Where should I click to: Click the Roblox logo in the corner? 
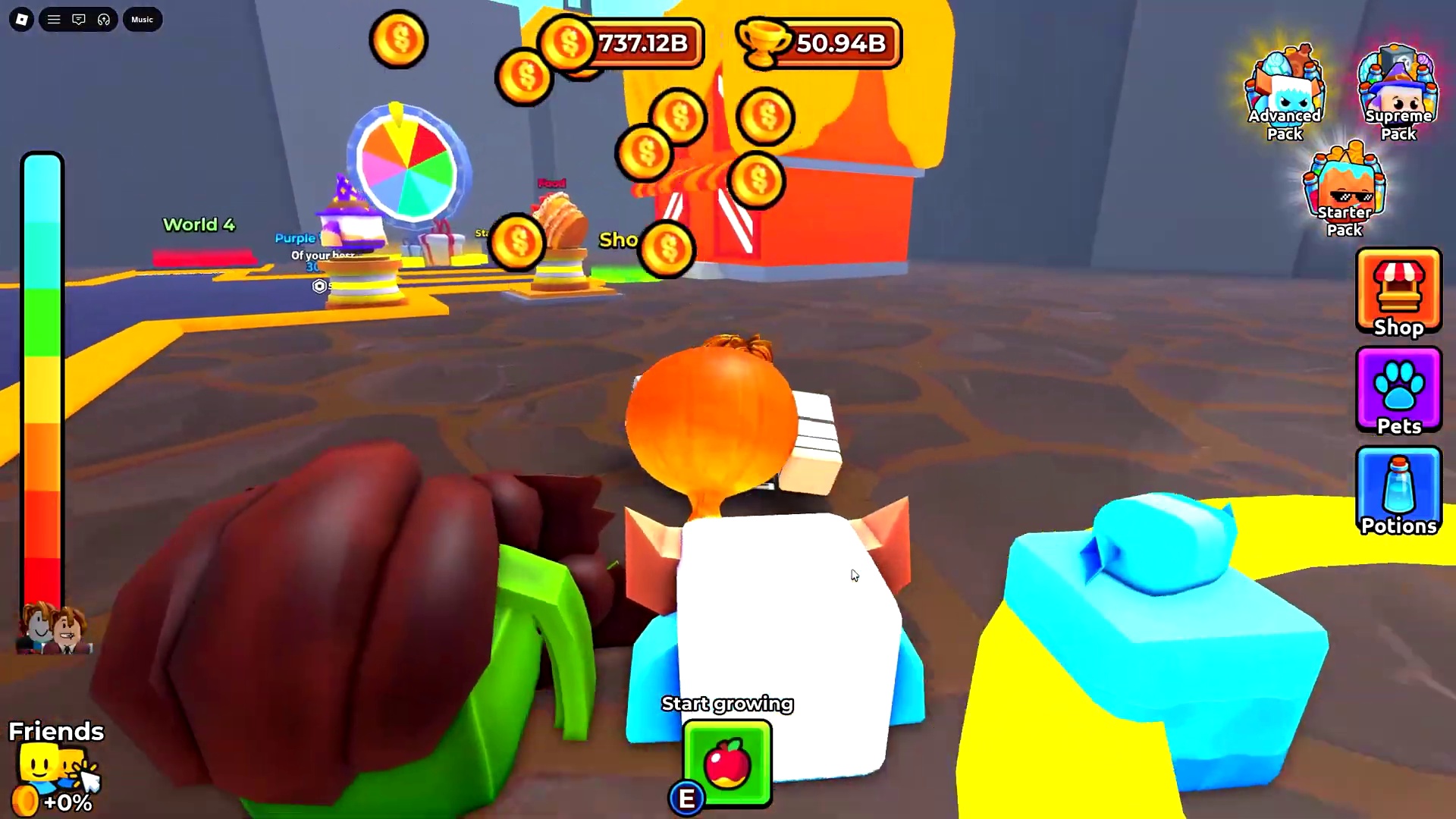[x=20, y=19]
